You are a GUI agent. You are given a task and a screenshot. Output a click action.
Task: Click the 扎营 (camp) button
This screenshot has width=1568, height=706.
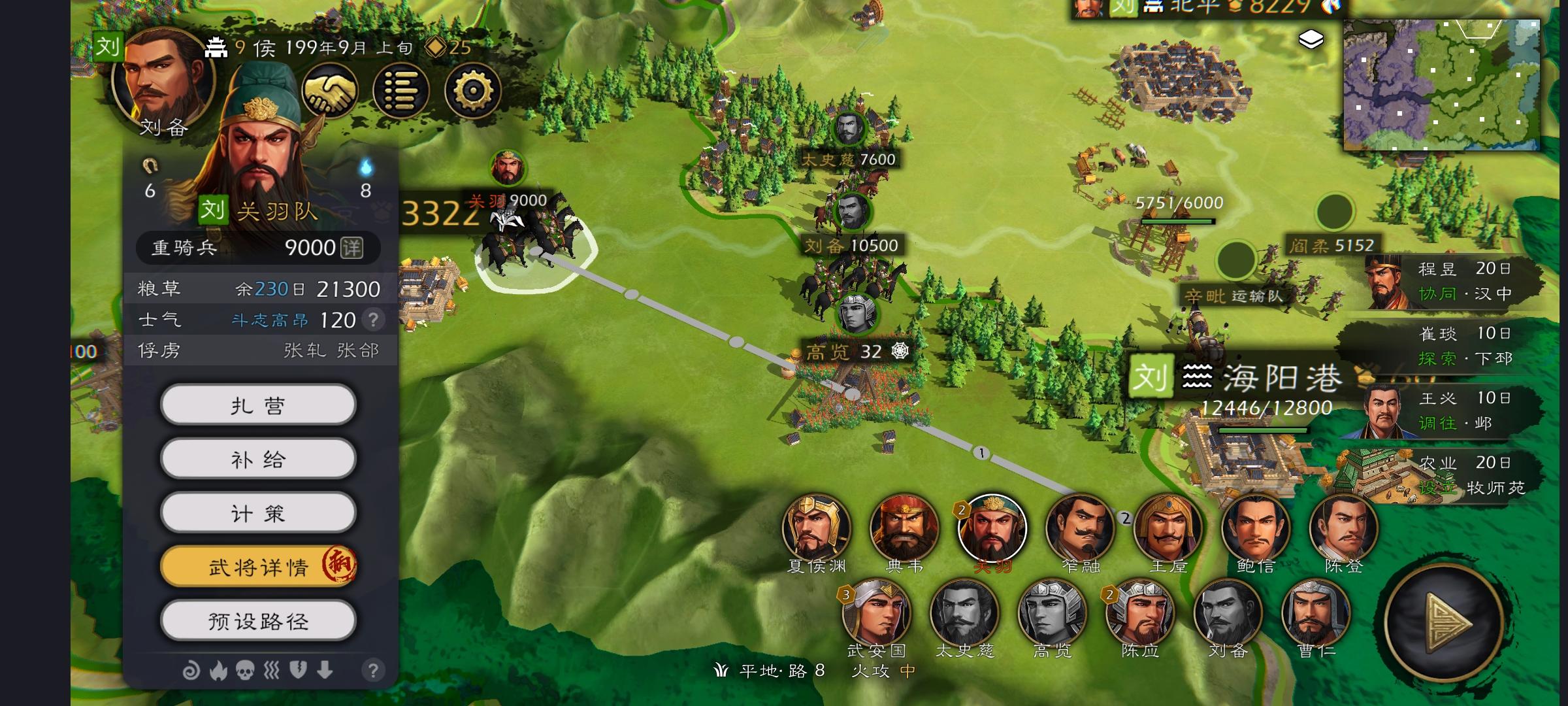(x=258, y=405)
